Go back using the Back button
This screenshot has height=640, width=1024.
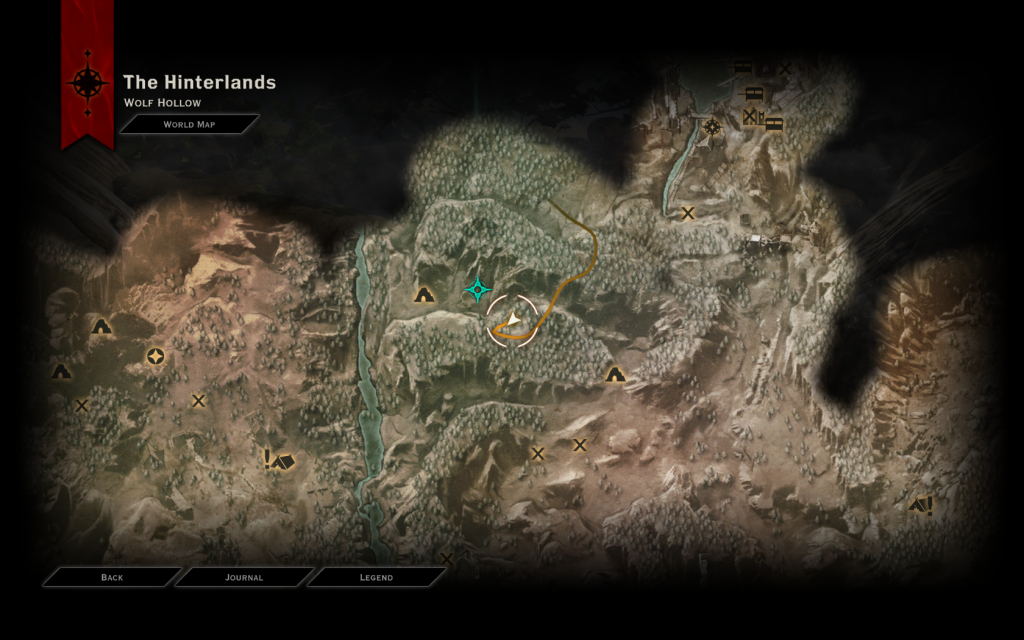click(x=111, y=577)
